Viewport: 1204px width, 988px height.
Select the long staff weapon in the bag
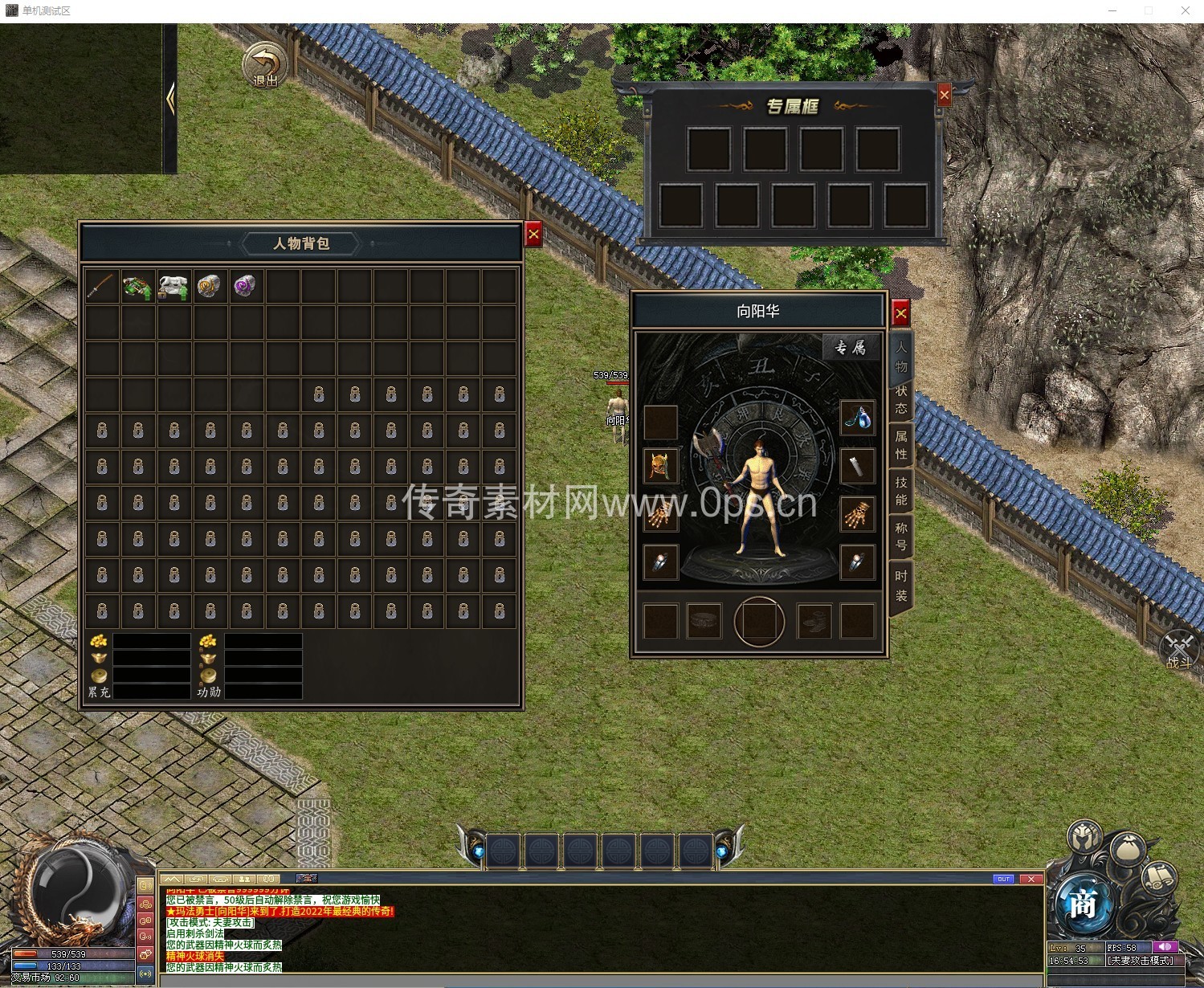click(x=102, y=286)
